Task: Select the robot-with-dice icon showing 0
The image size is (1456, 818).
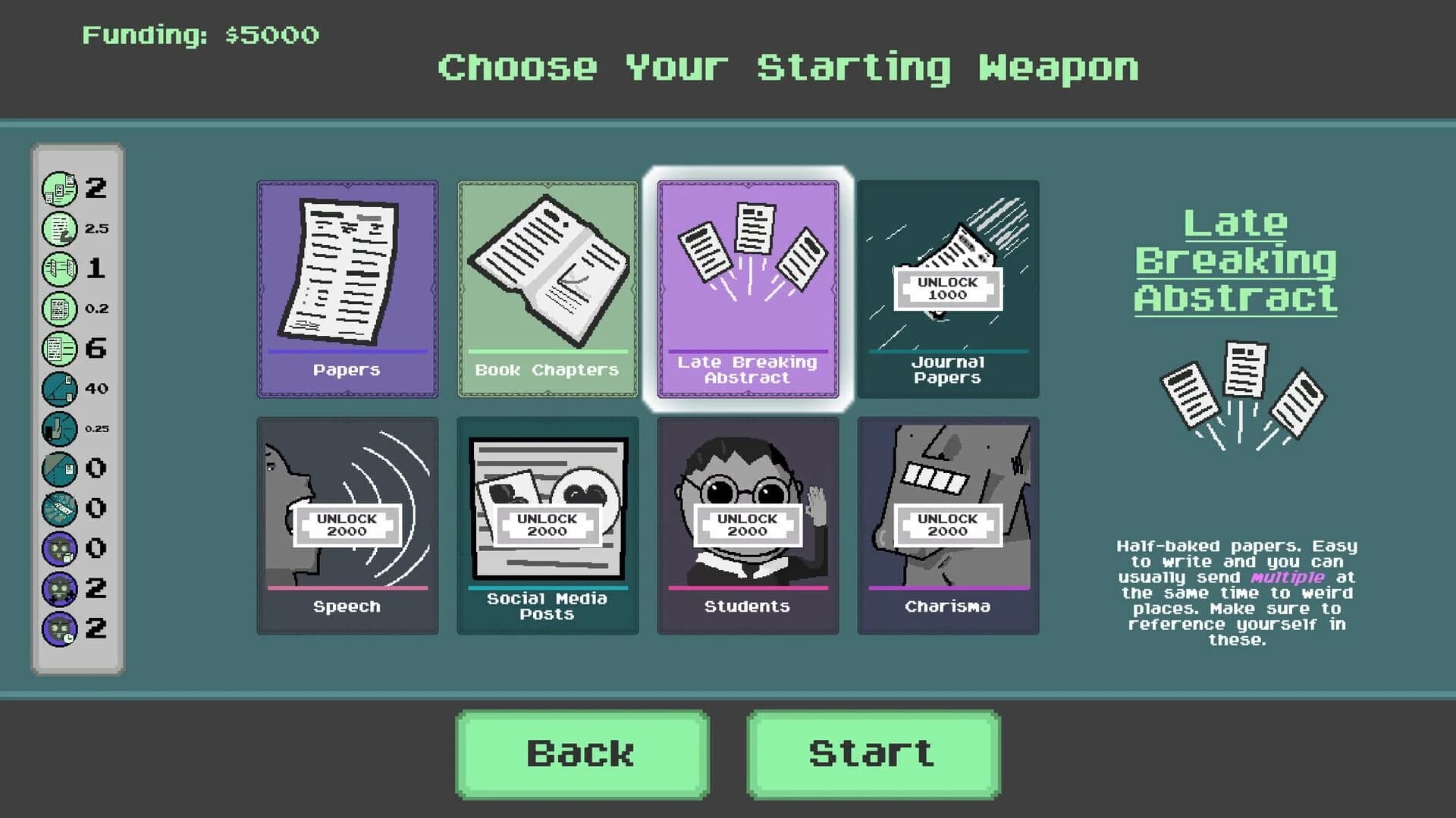Action: pyautogui.click(x=59, y=547)
